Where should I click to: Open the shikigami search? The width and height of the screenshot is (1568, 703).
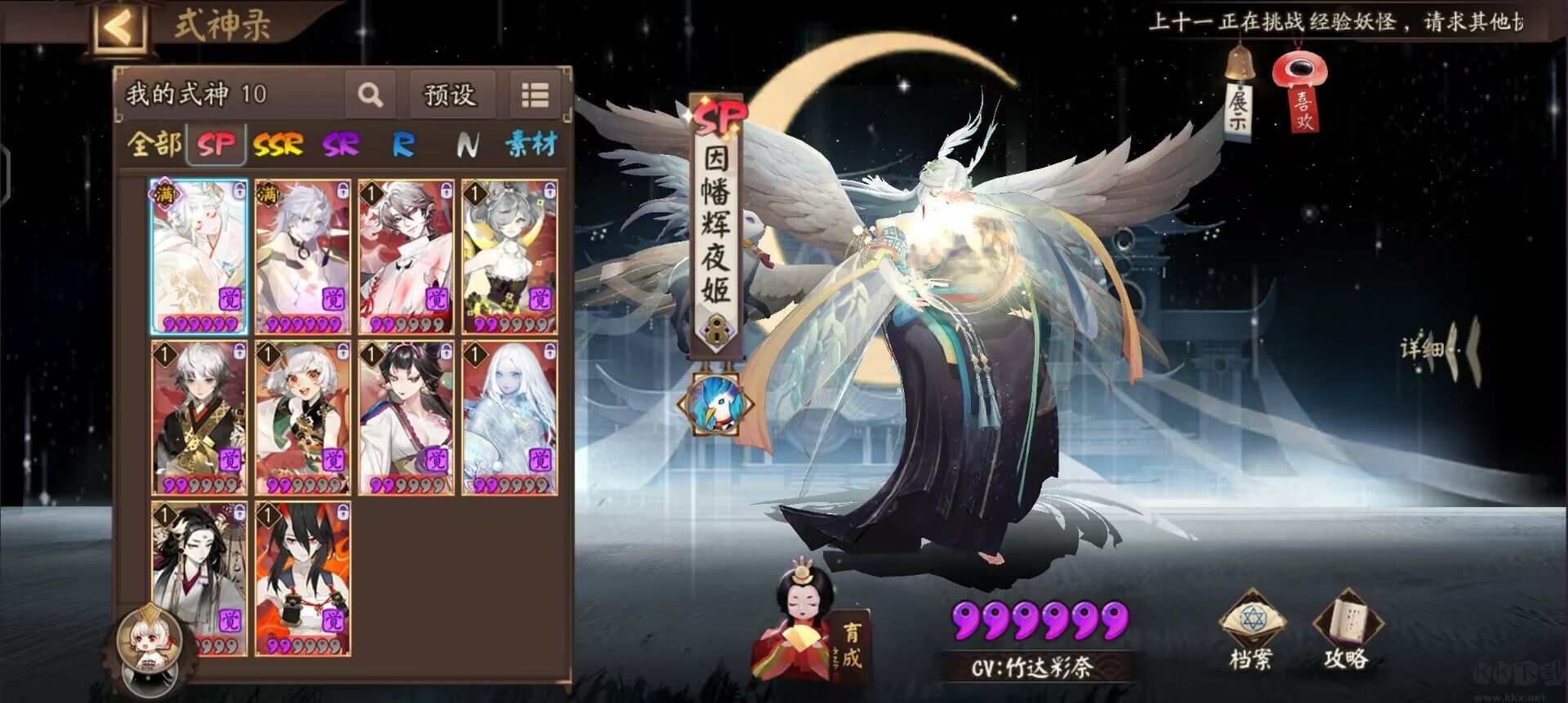370,95
